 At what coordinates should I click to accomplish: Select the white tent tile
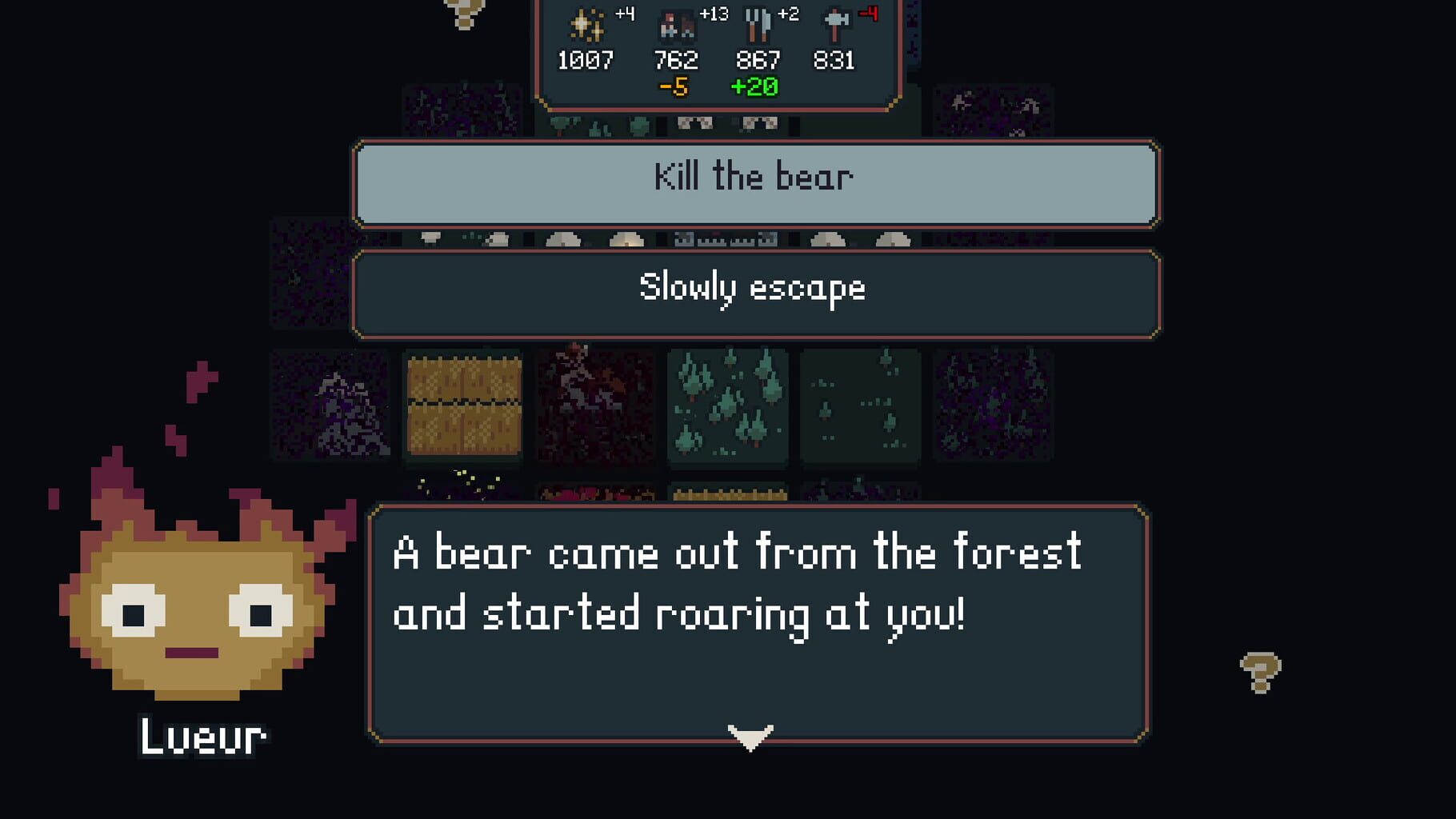pyautogui.click(x=564, y=240)
